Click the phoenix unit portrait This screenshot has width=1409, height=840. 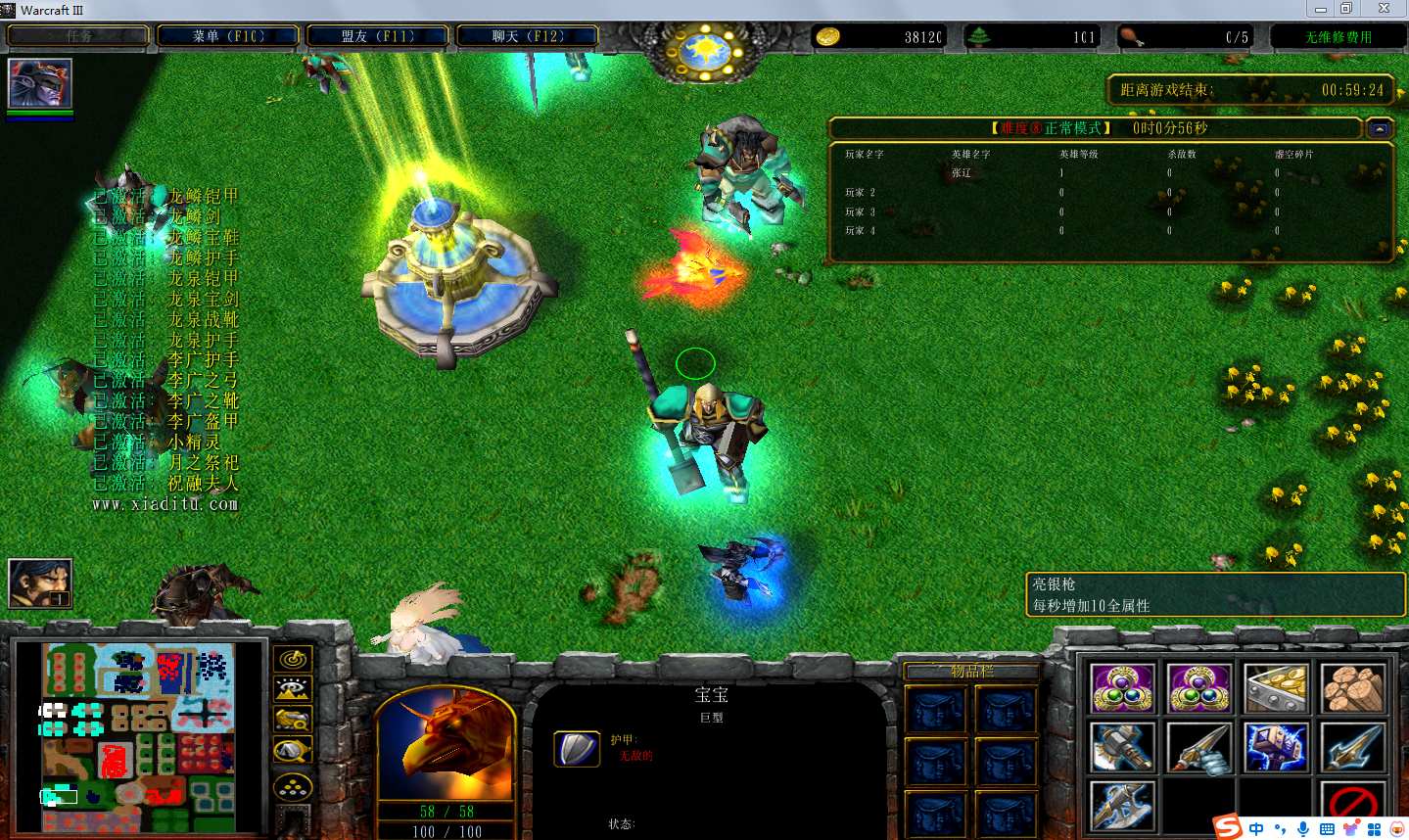[x=446, y=744]
